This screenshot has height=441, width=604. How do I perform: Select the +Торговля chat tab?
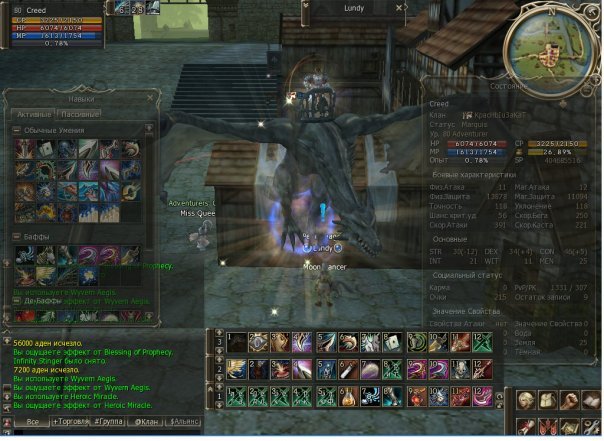73,422
